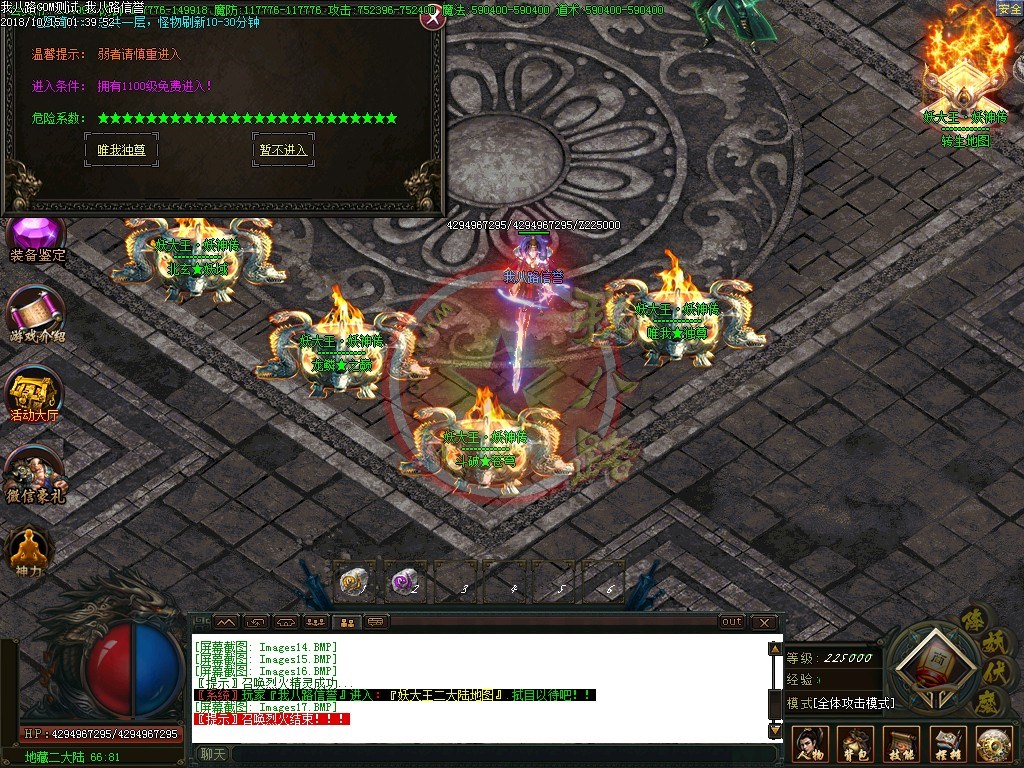Open the 技能 skills panel
Image resolution: width=1024 pixels, height=768 pixels.
tap(902, 745)
